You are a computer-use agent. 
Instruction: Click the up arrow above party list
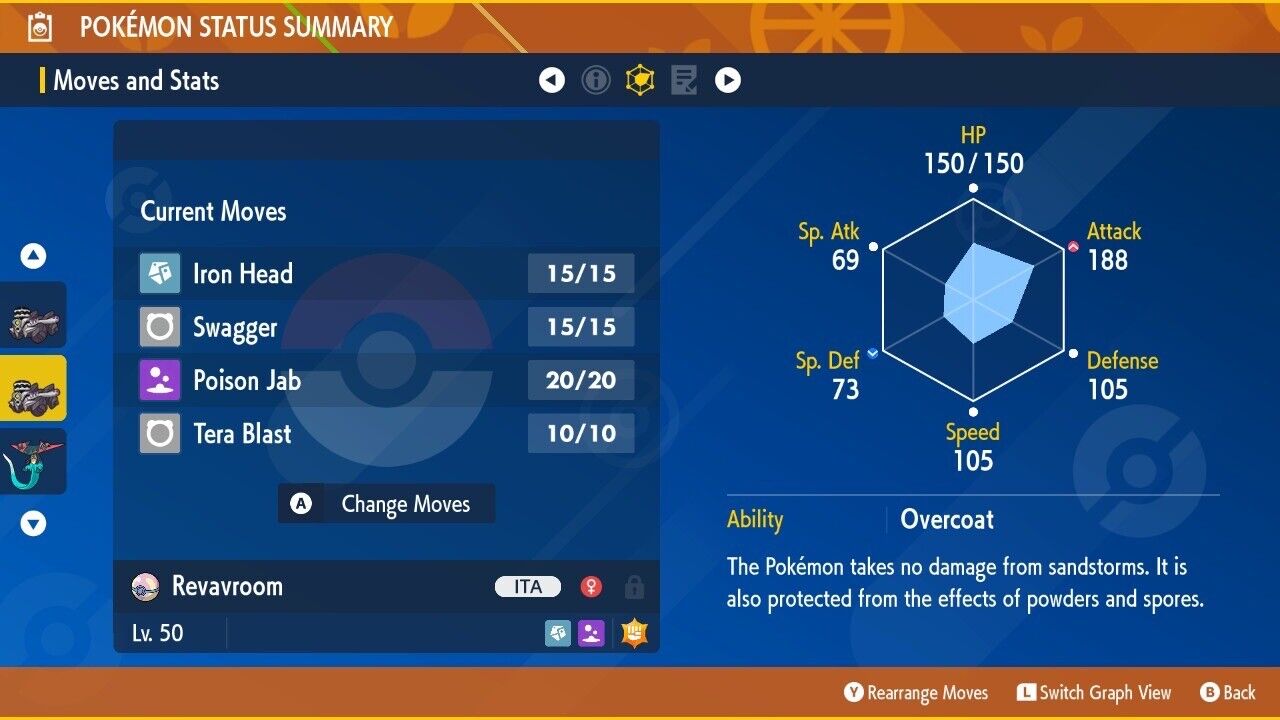coord(34,257)
